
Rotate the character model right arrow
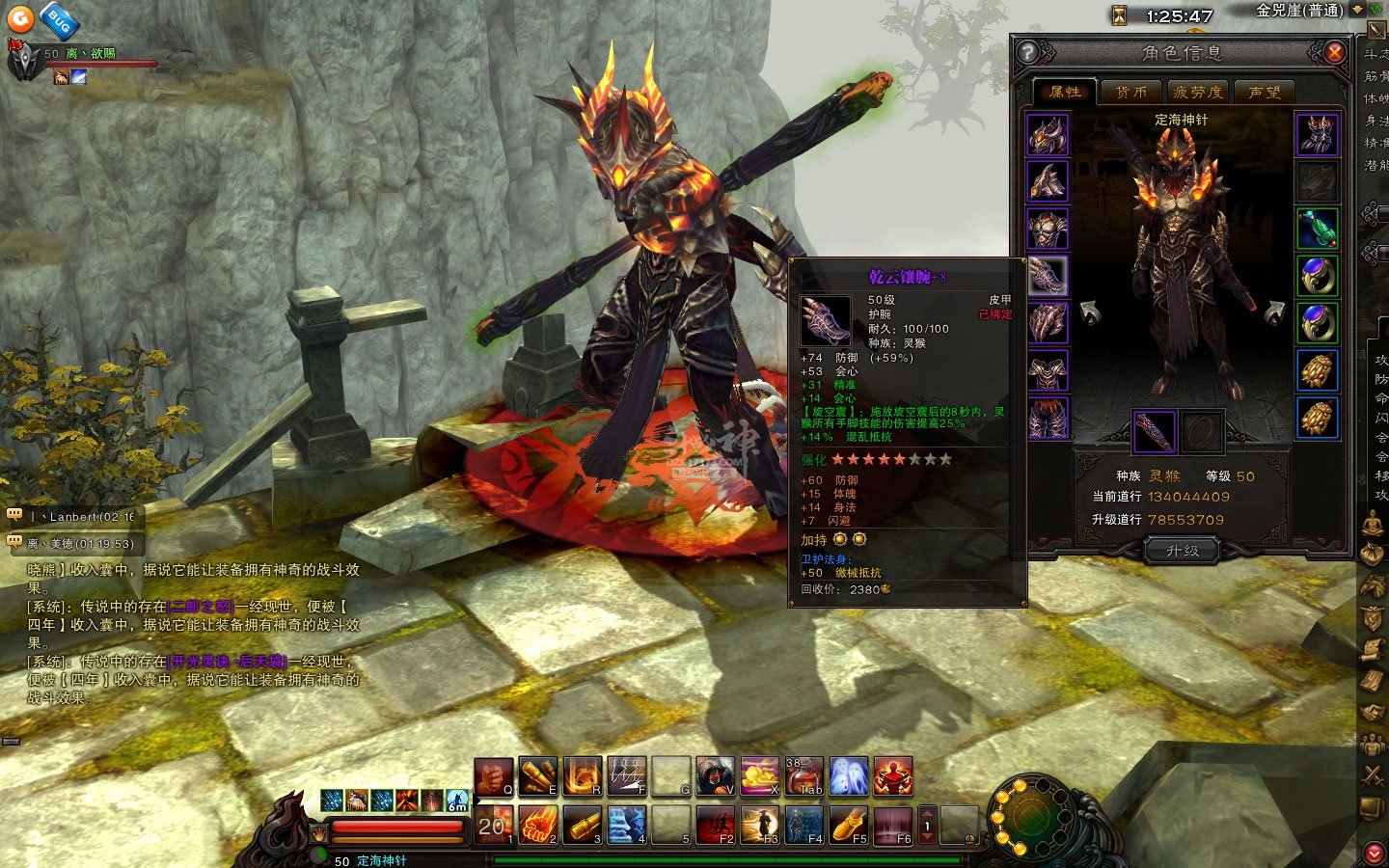1273,312
